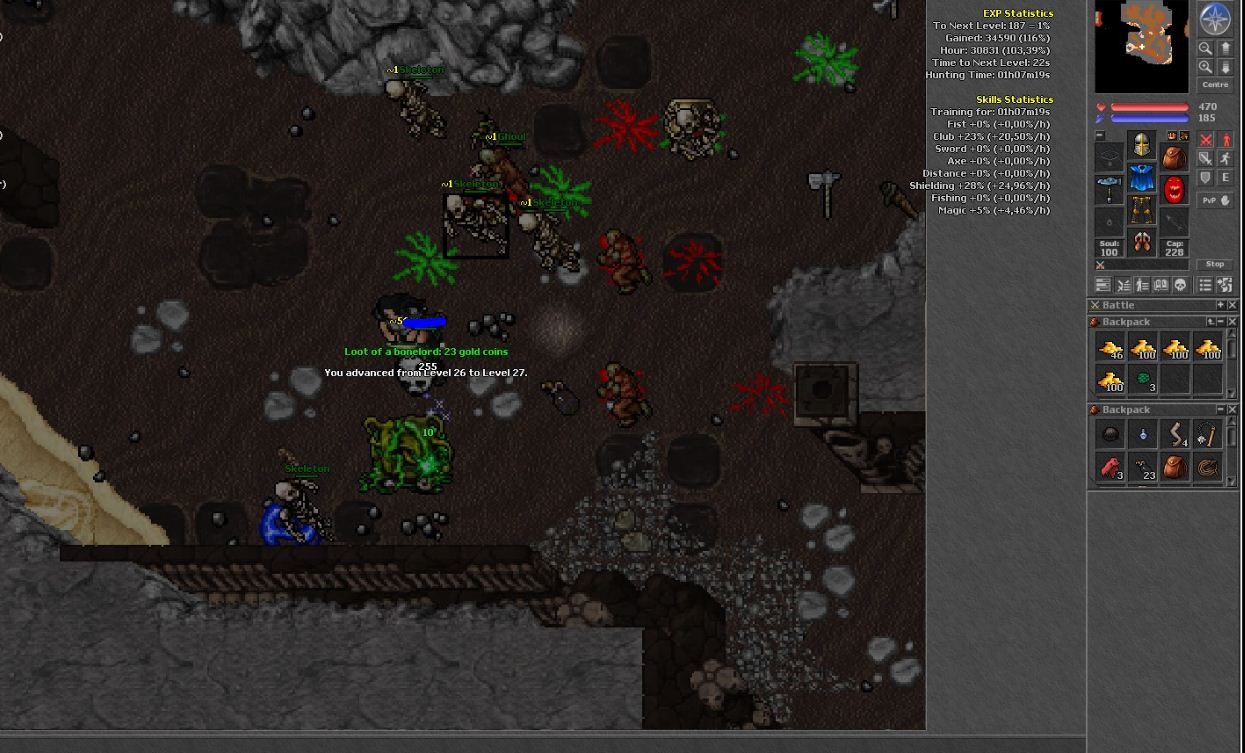
Task: Open the equipped brown backpack slot
Action: coord(1174,157)
